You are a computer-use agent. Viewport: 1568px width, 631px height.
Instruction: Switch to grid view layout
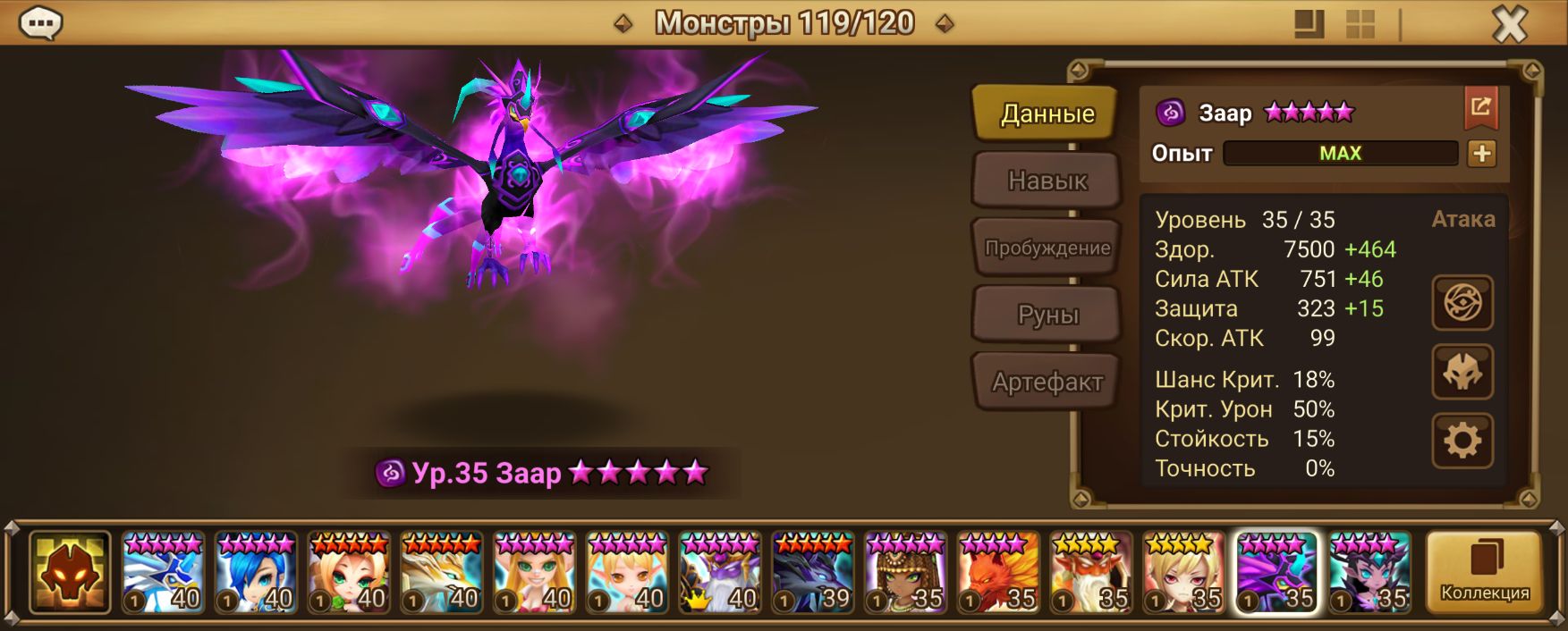[1360, 24]
